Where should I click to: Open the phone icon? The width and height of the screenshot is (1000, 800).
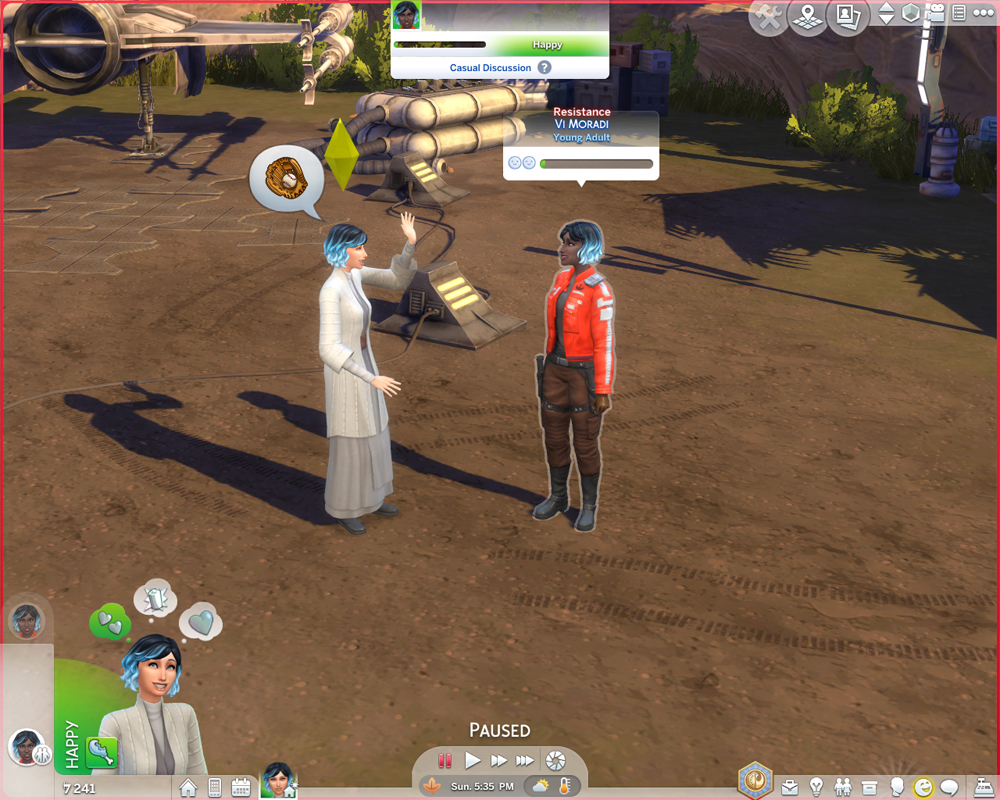click(x=214, y=787)
